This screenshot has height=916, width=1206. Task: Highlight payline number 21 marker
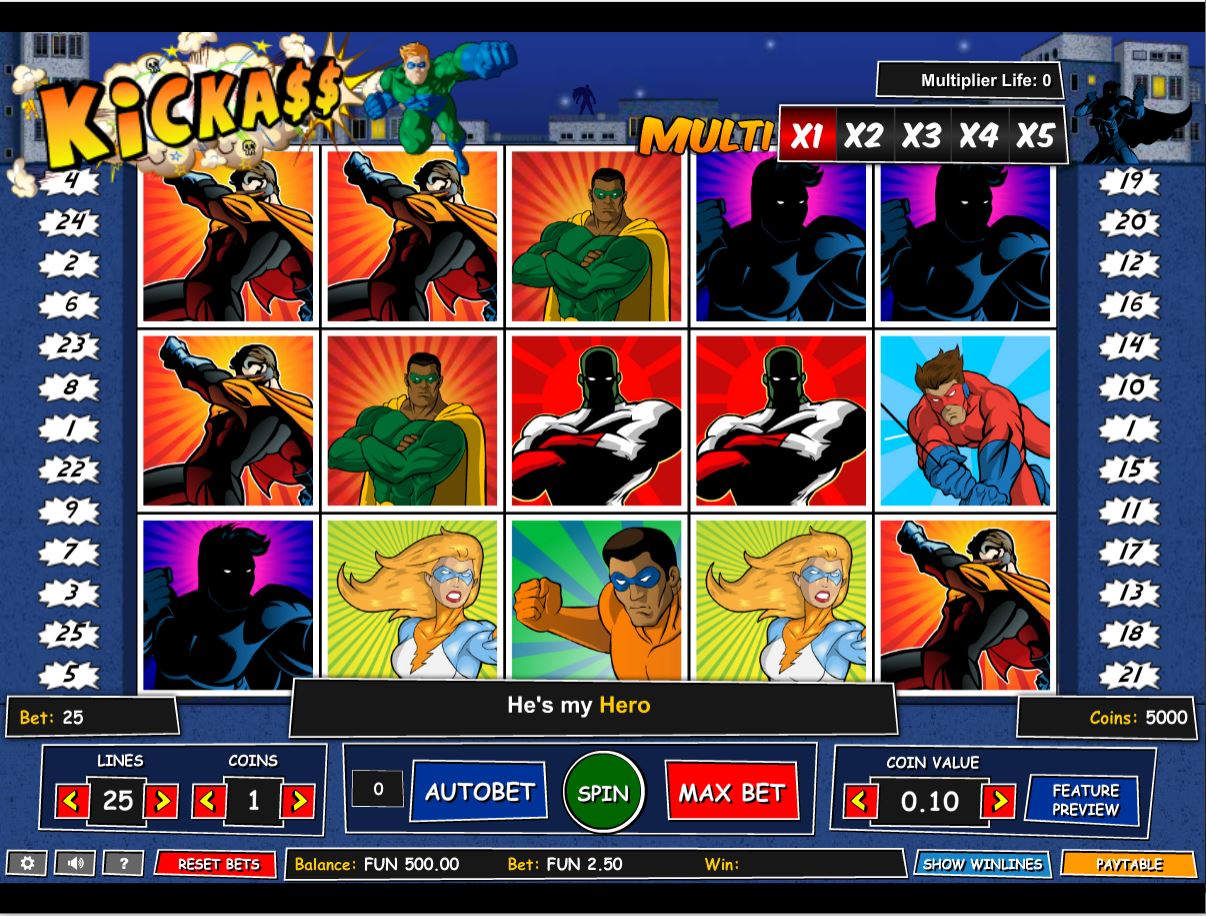click(1130, 675)
